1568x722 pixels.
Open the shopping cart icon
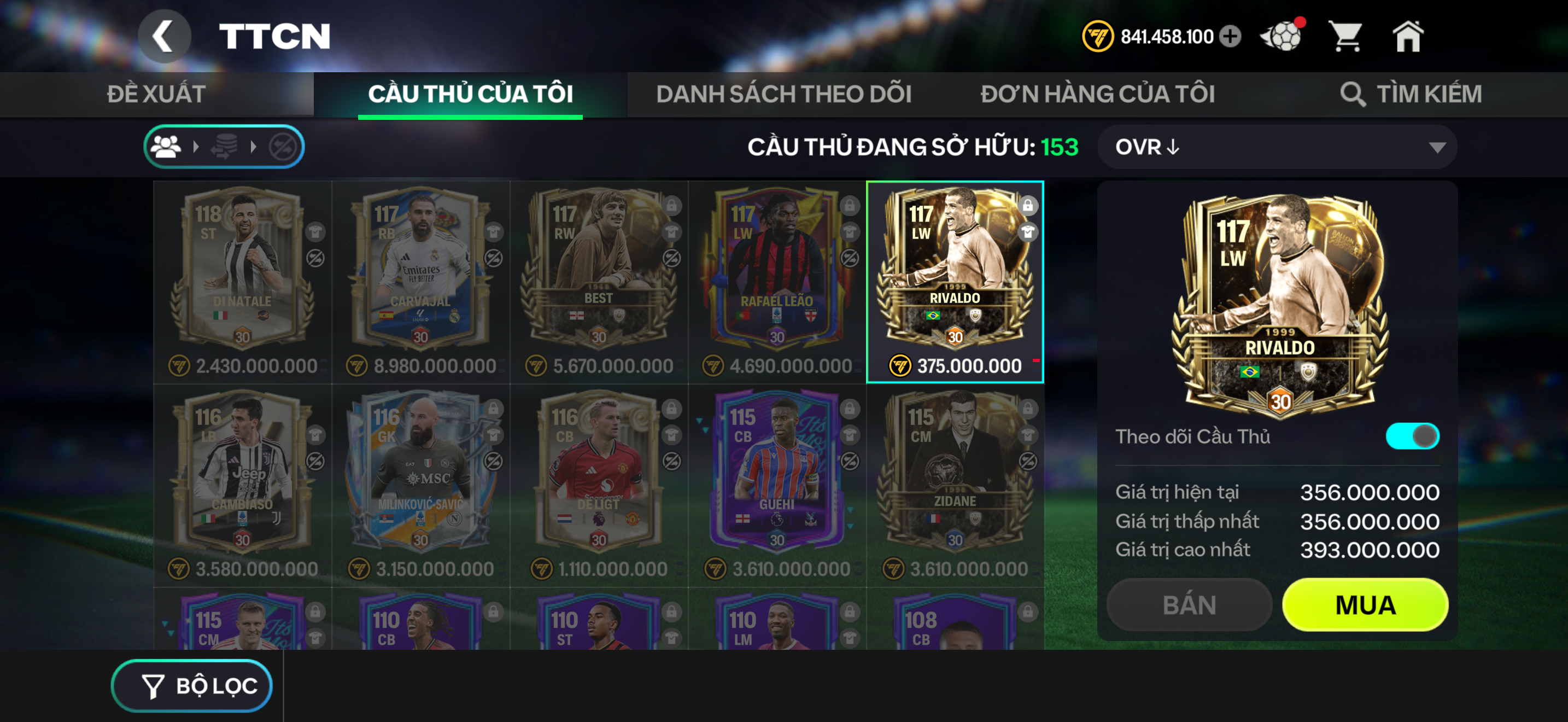pos(1347,37)
